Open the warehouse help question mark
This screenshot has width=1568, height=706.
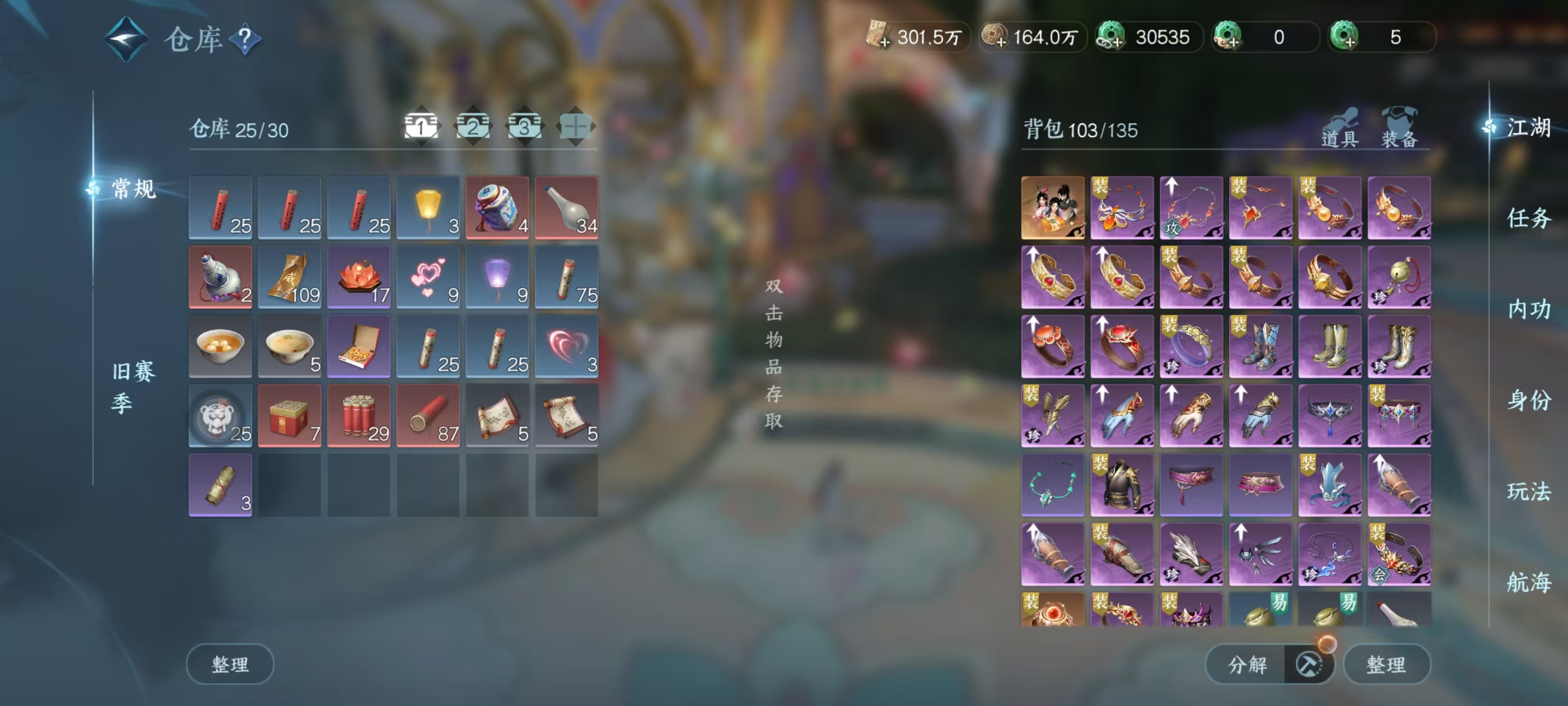[x=245, y=39]
